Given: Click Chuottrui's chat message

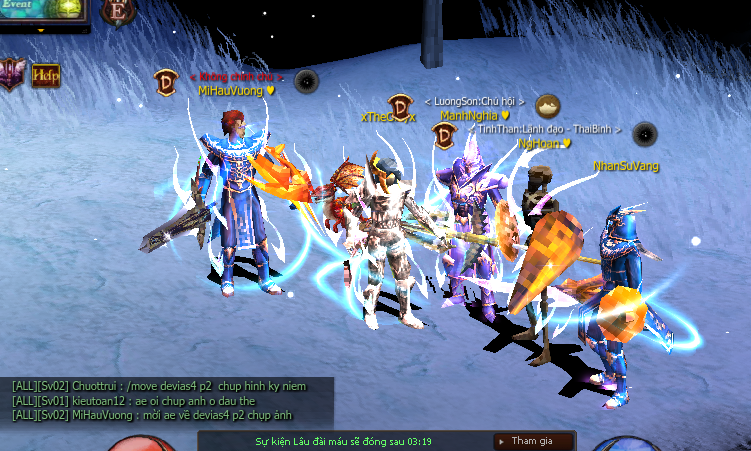Looking at the screenshot, I should pos(159,386).
